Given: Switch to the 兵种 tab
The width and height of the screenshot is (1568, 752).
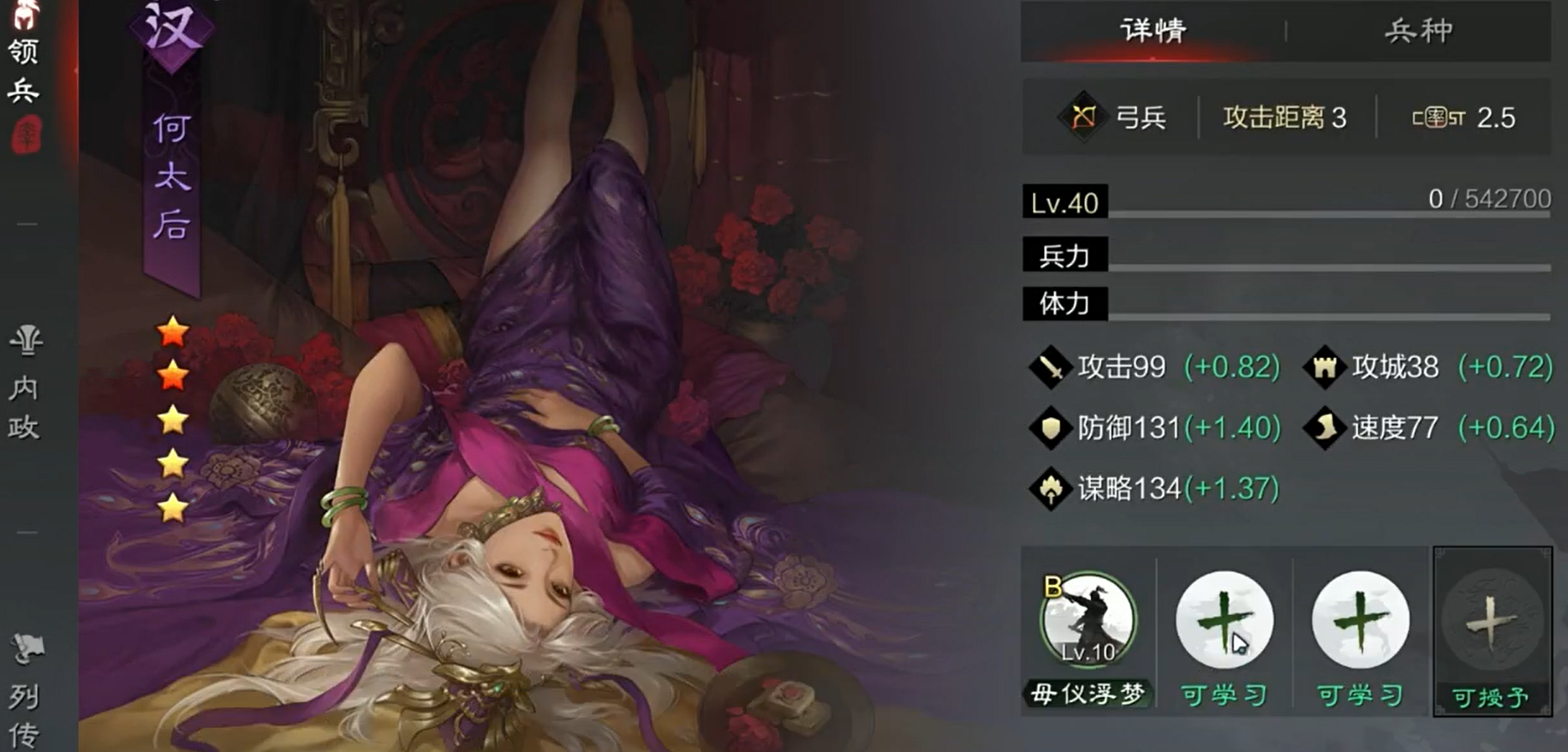Looking at the screenshot, I should pos(1419,30).
